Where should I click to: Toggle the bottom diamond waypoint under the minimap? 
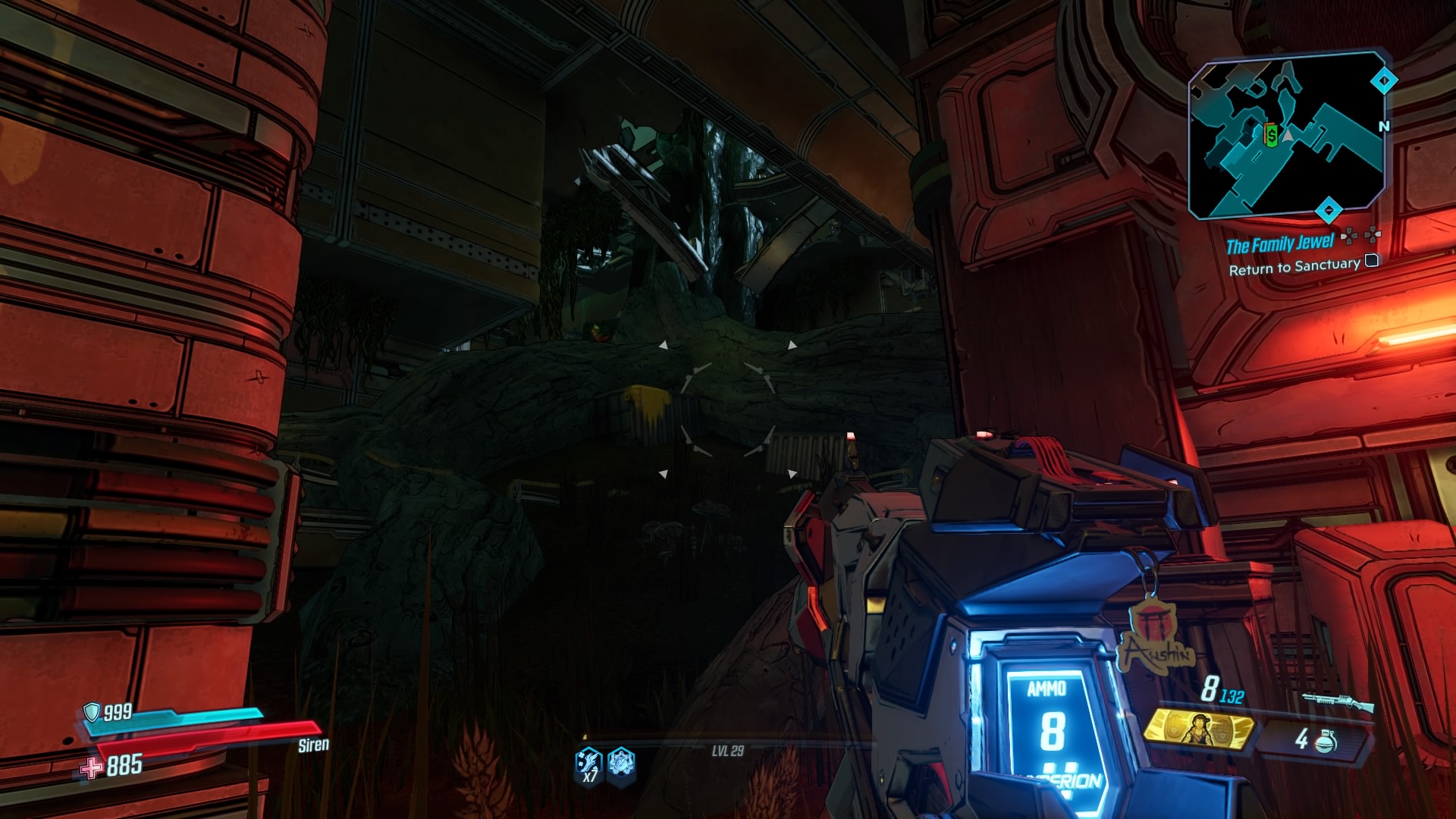[x=1329, y=209]
